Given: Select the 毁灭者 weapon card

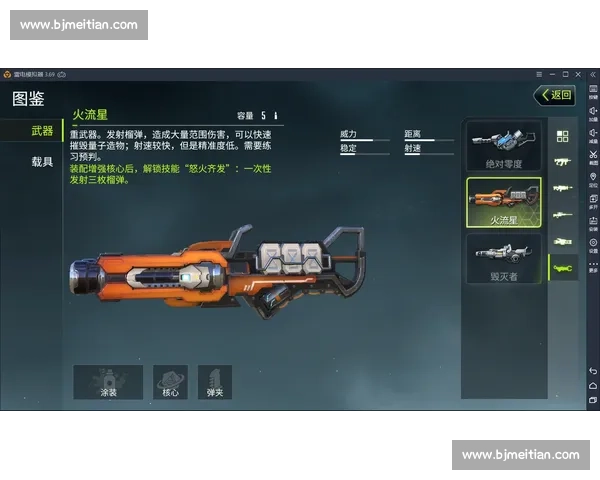Looking at the screenshot, I should click(504, 258).
